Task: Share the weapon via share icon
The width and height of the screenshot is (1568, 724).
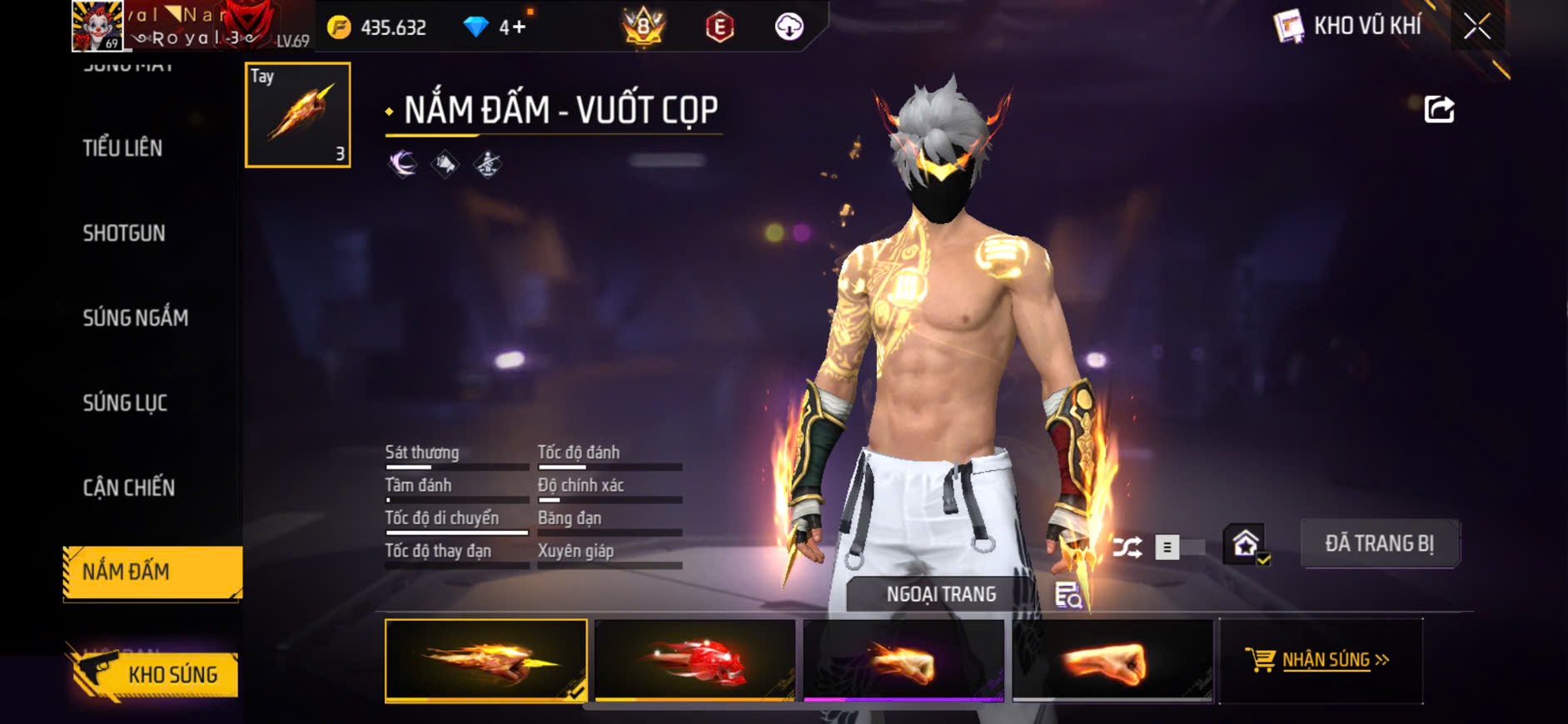Action: (x=1439, y=110)
